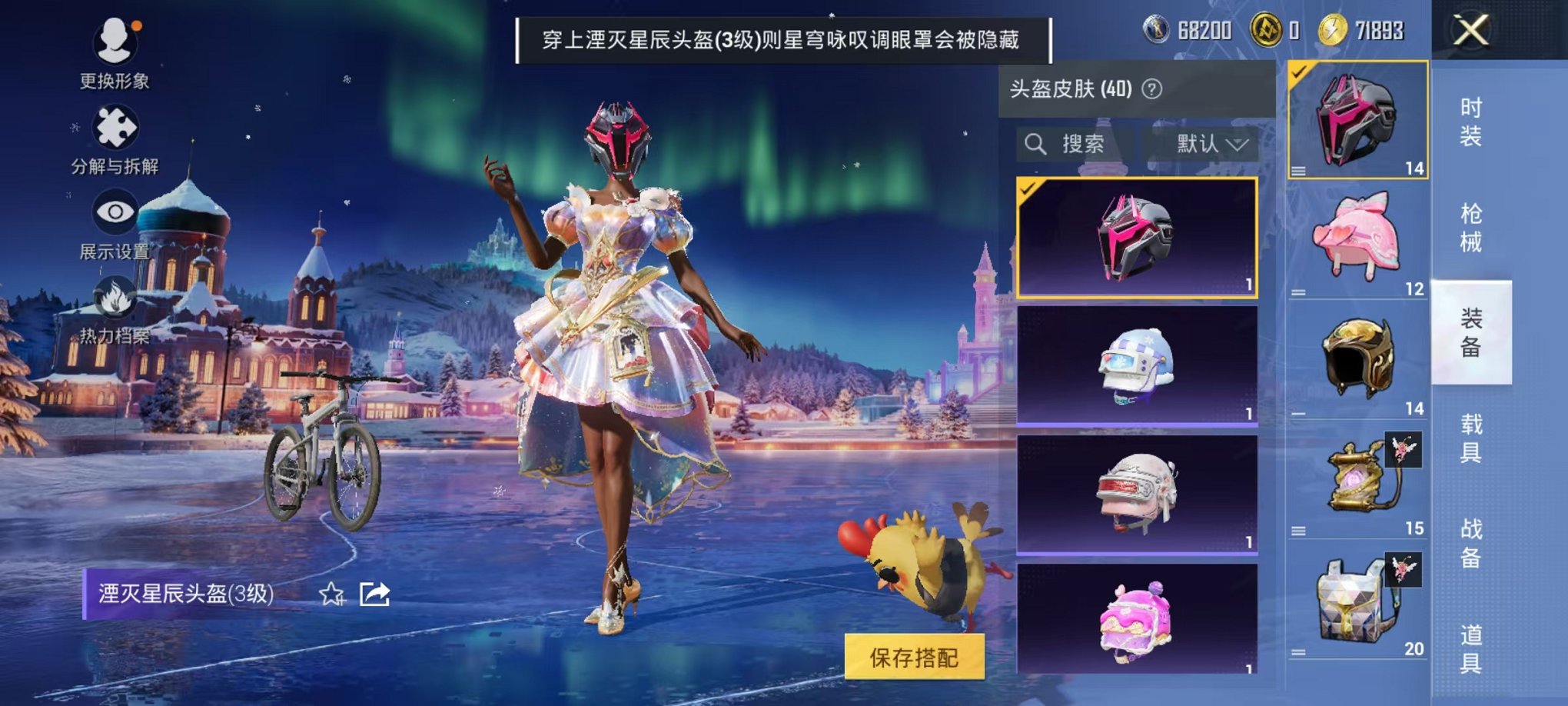The height and width of the screenshot is (706, 1568).
Task: Open the search magnifier in helmet skins
Action: [1036, 144]
